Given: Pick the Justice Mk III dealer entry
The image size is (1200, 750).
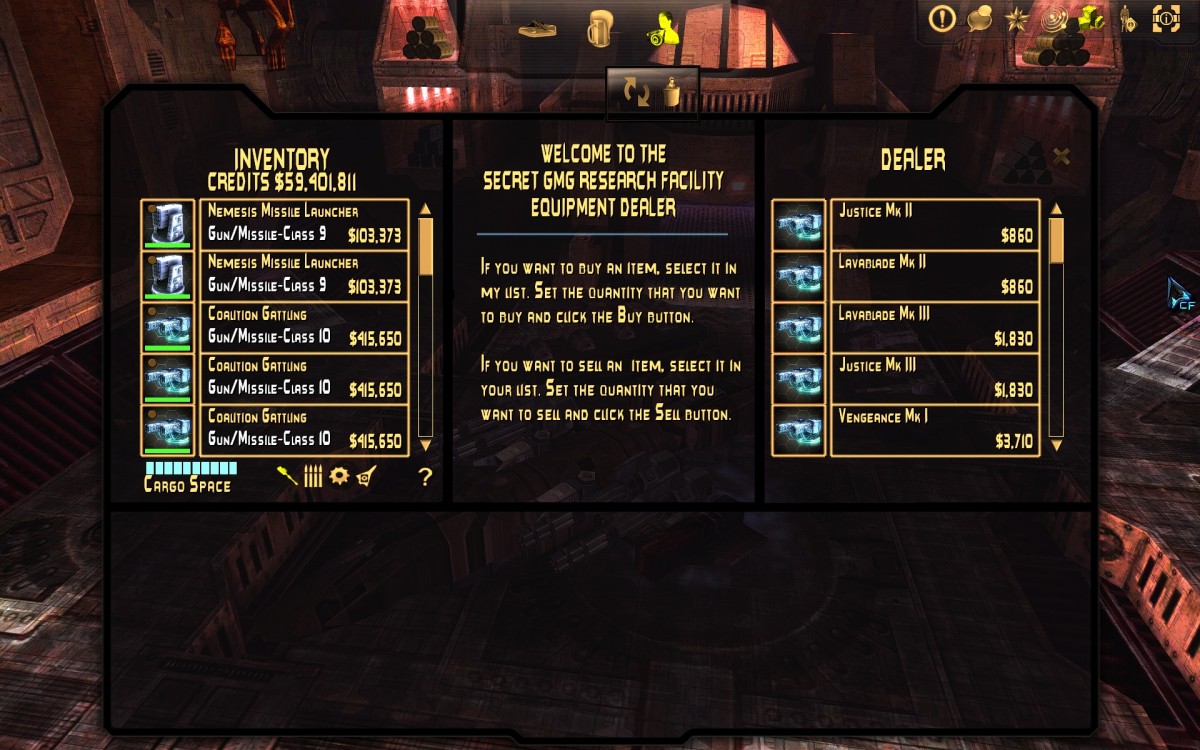Looking at the screenshot, I should (935, 378).
